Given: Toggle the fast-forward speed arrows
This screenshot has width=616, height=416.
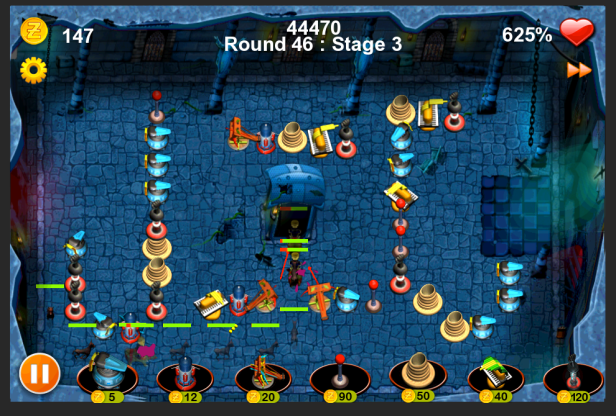Looking at the screenshot, I should click(578, 70).
